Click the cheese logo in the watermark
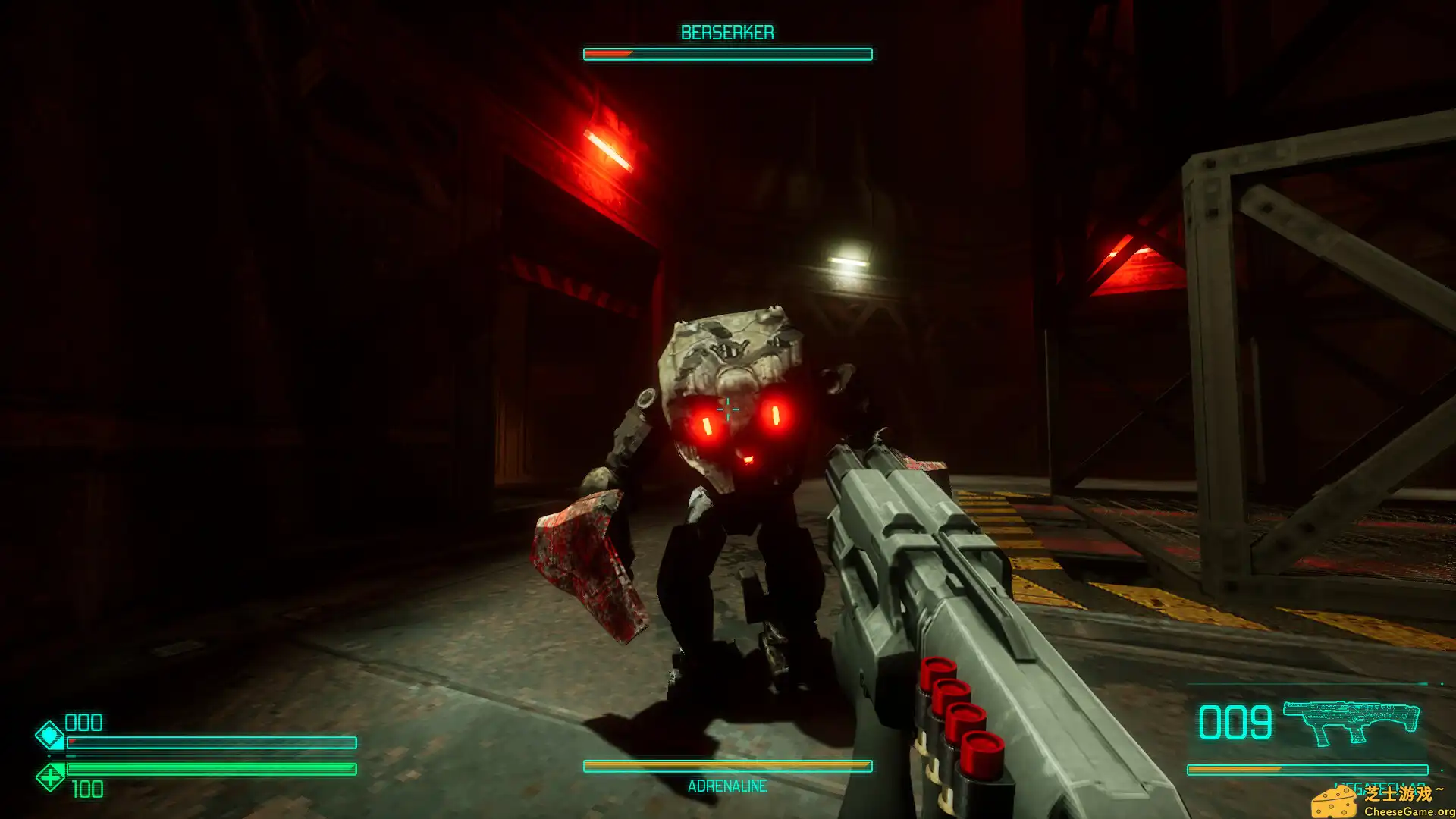1456x819 pixels. [1335, 802]
